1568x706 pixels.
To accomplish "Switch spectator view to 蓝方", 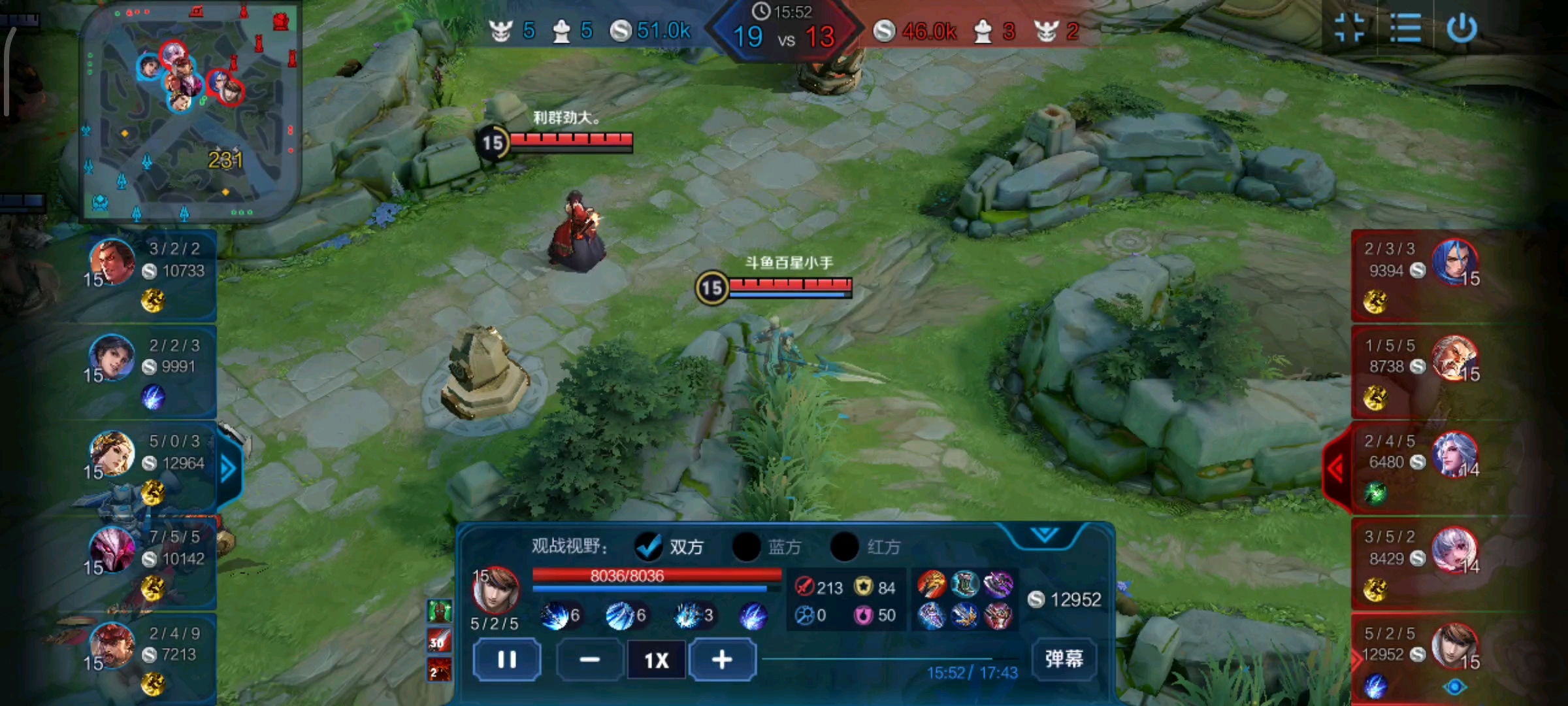I will (747, 546).
